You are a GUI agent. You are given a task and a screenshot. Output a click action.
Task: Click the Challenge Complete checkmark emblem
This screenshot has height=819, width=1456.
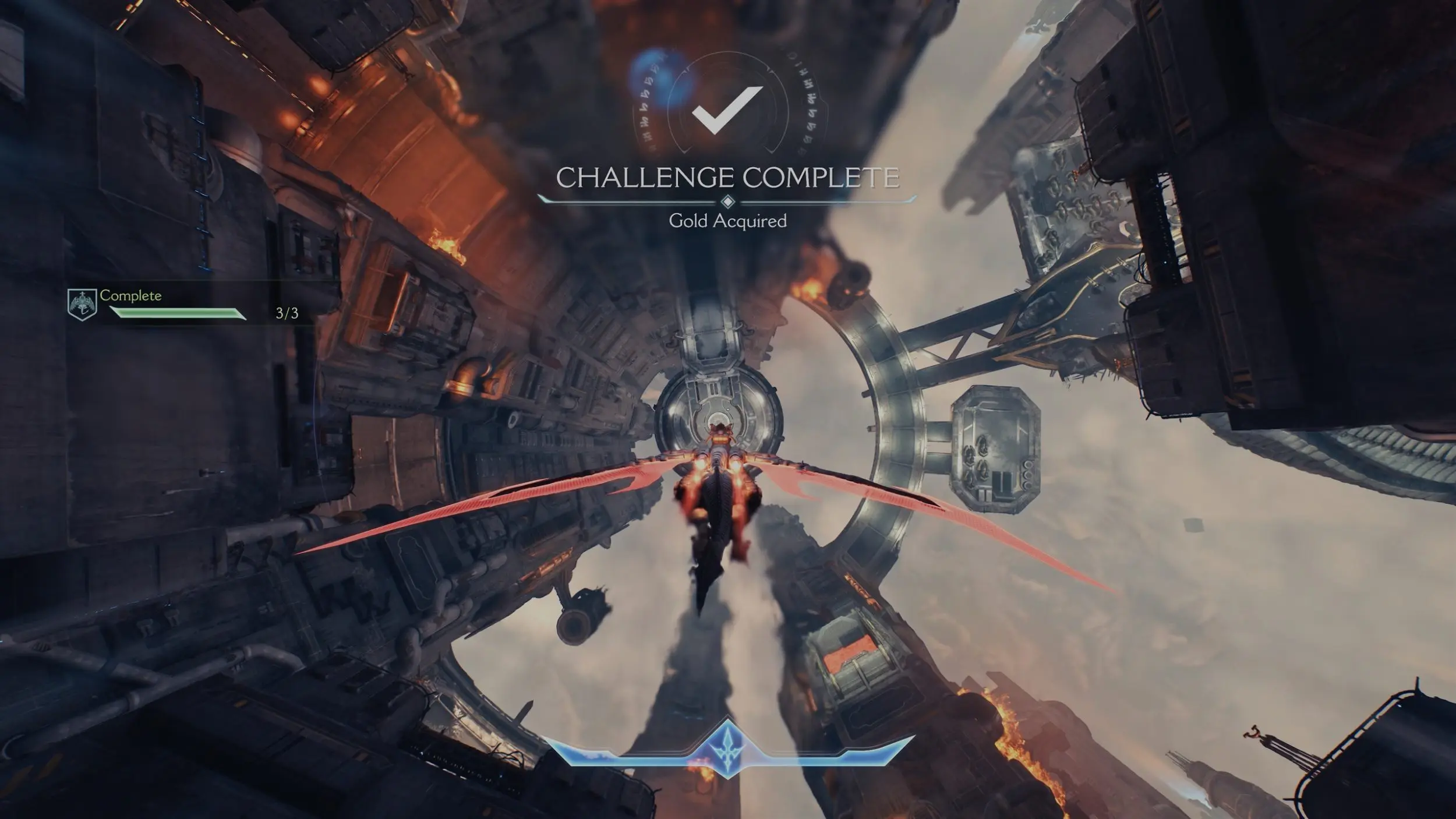[727, 109]
